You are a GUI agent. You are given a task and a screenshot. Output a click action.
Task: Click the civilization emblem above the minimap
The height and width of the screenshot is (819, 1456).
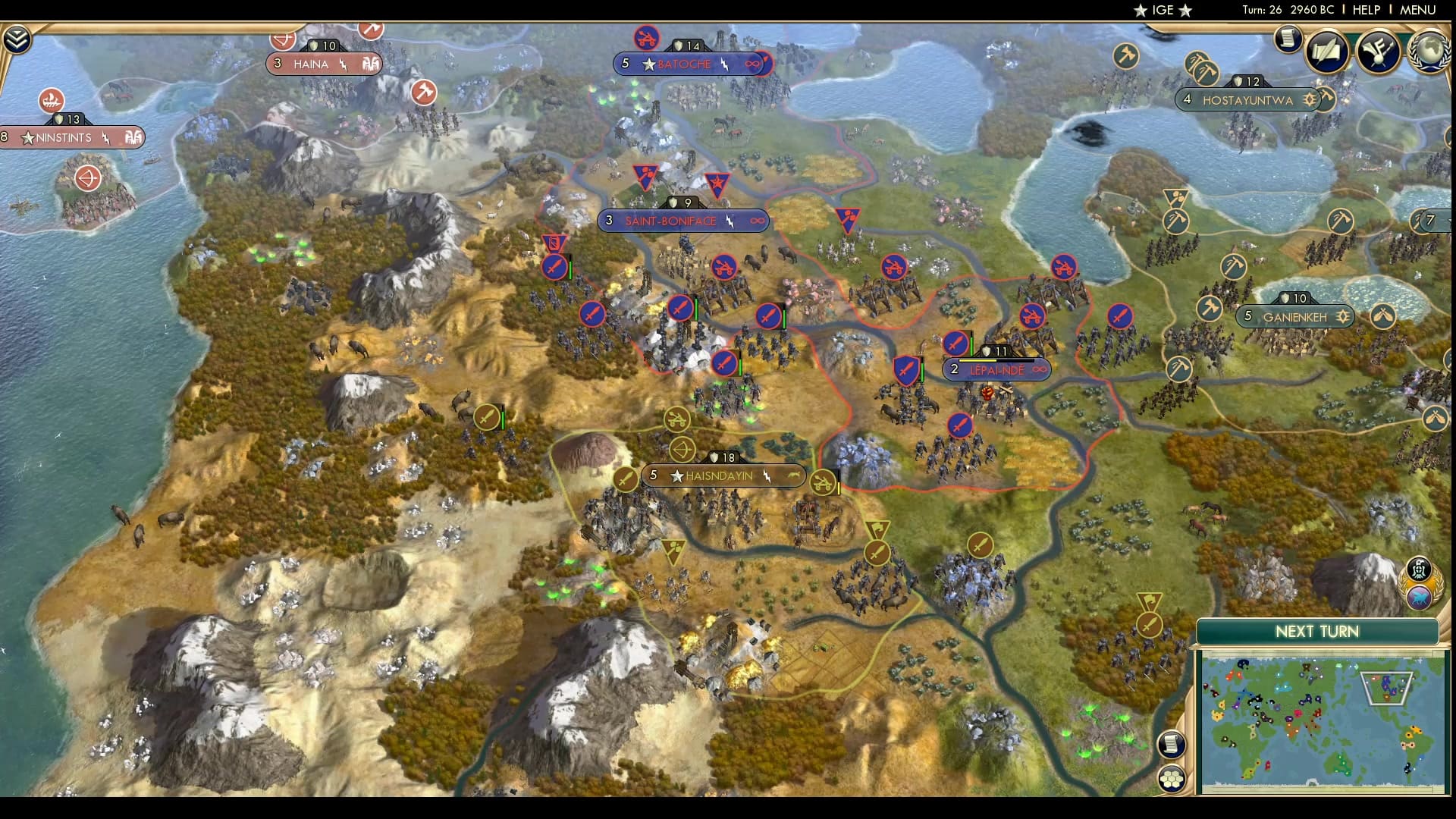tap(1420, 569)
